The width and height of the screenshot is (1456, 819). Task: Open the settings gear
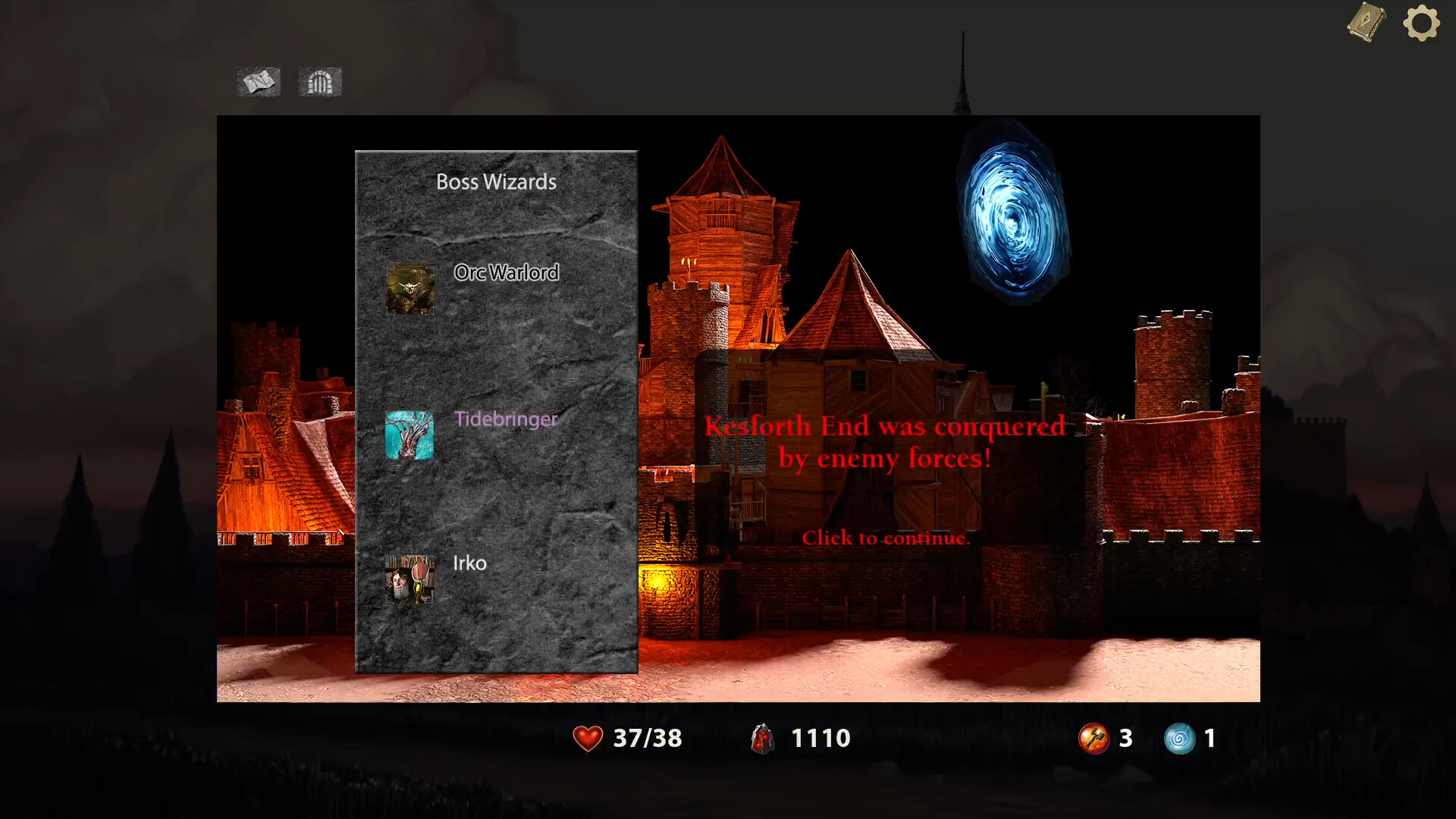tap(1420, 24)
